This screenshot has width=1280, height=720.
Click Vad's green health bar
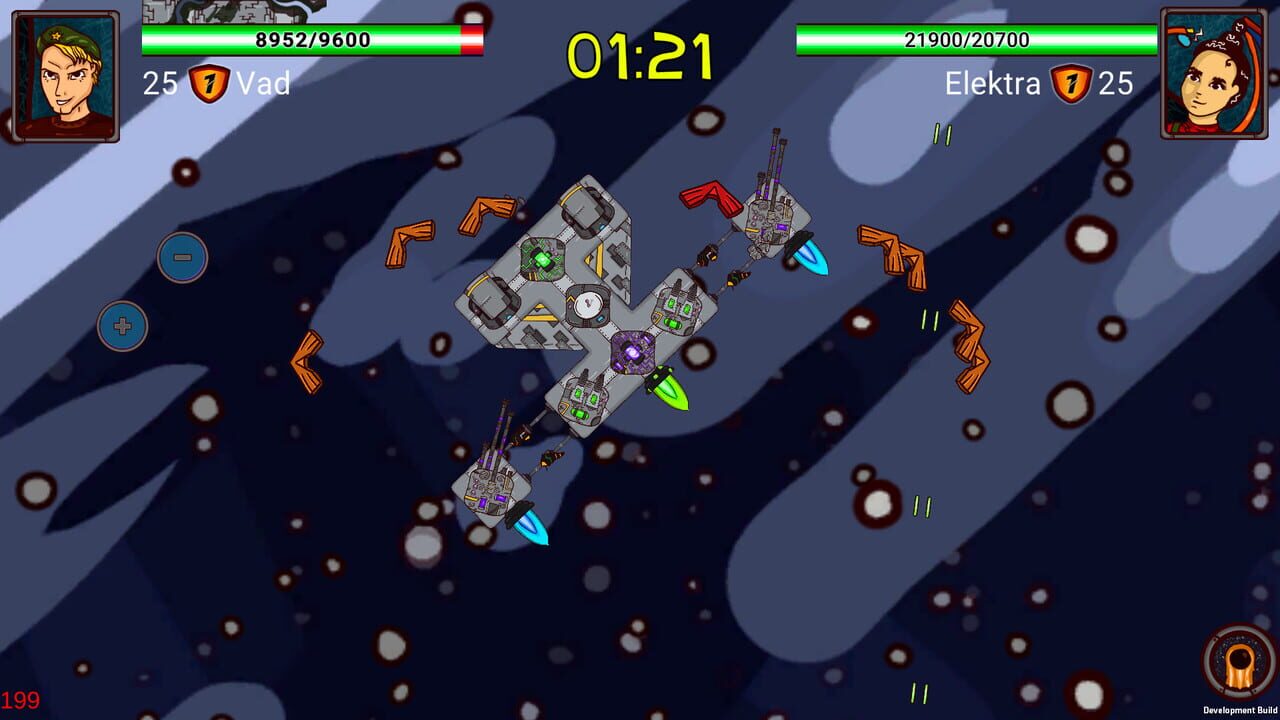point(300,42)
